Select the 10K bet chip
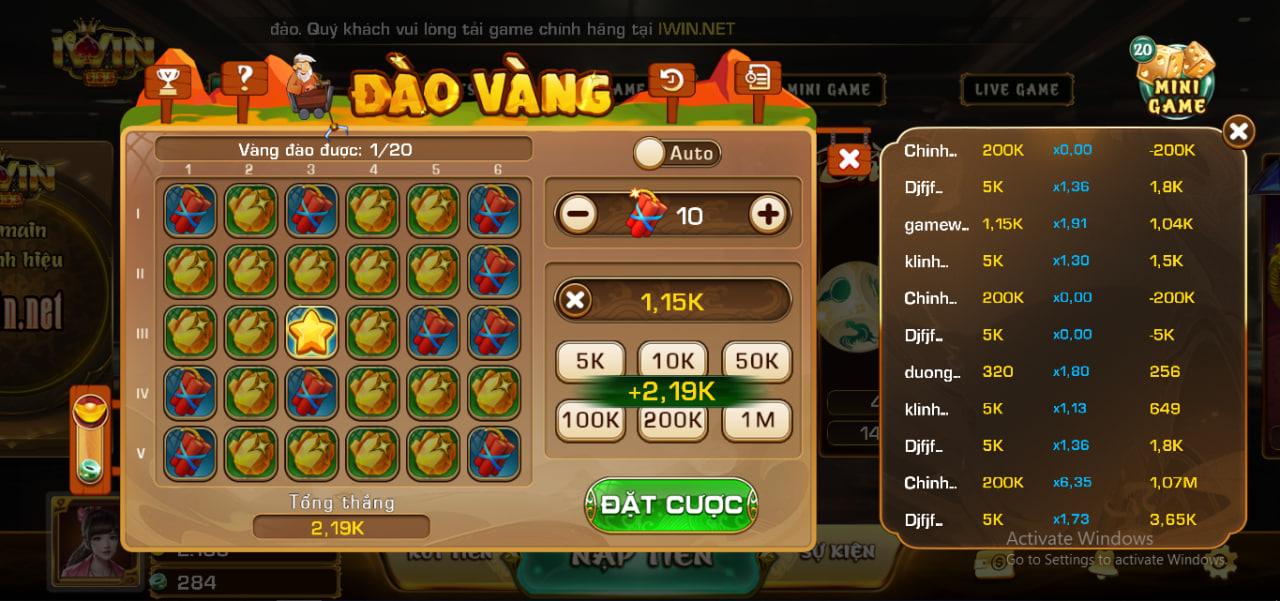This screenshot has height=601, width=1280. click(x=673, y=362)
